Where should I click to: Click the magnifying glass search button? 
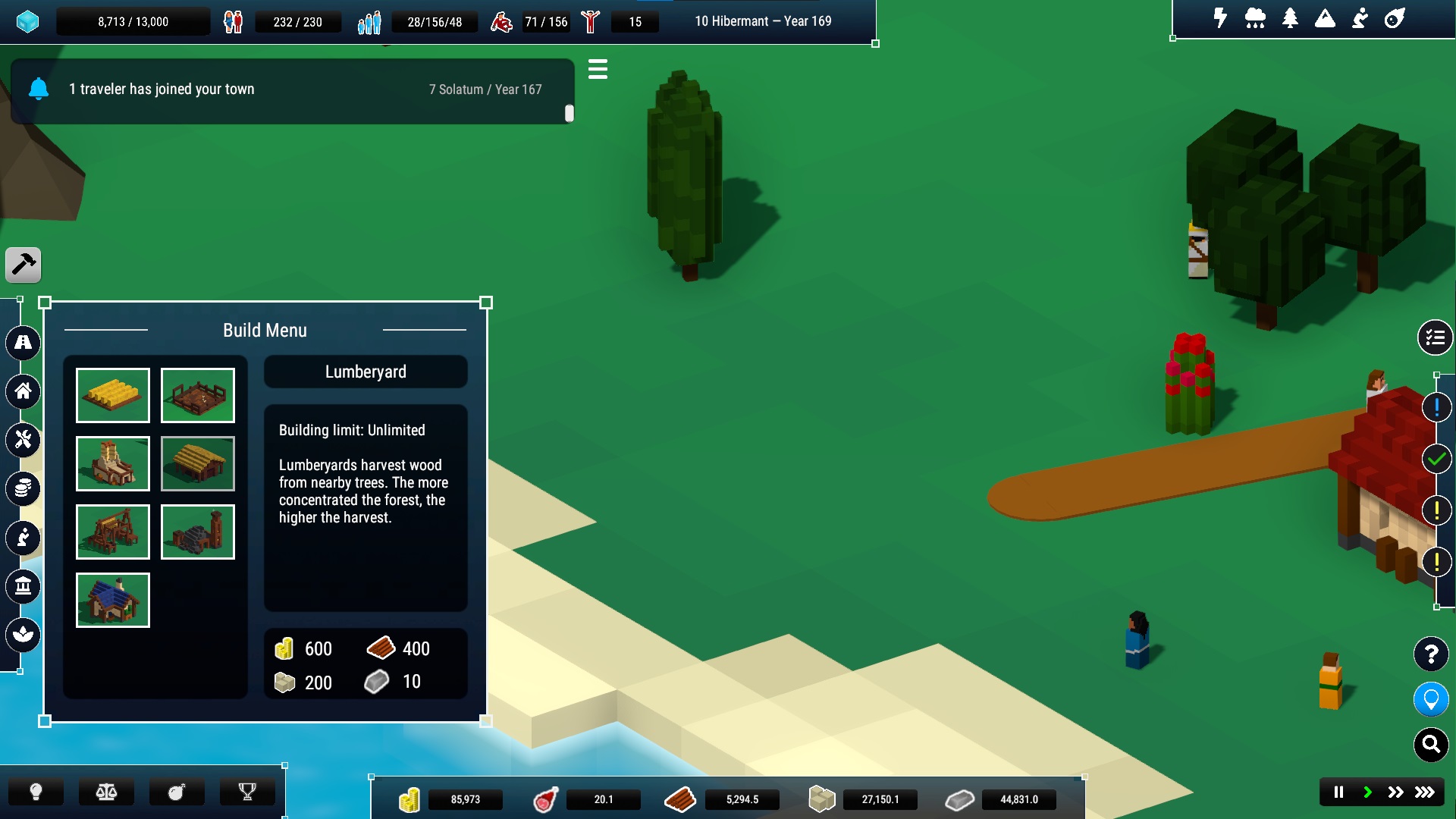tap(1431, 745)
